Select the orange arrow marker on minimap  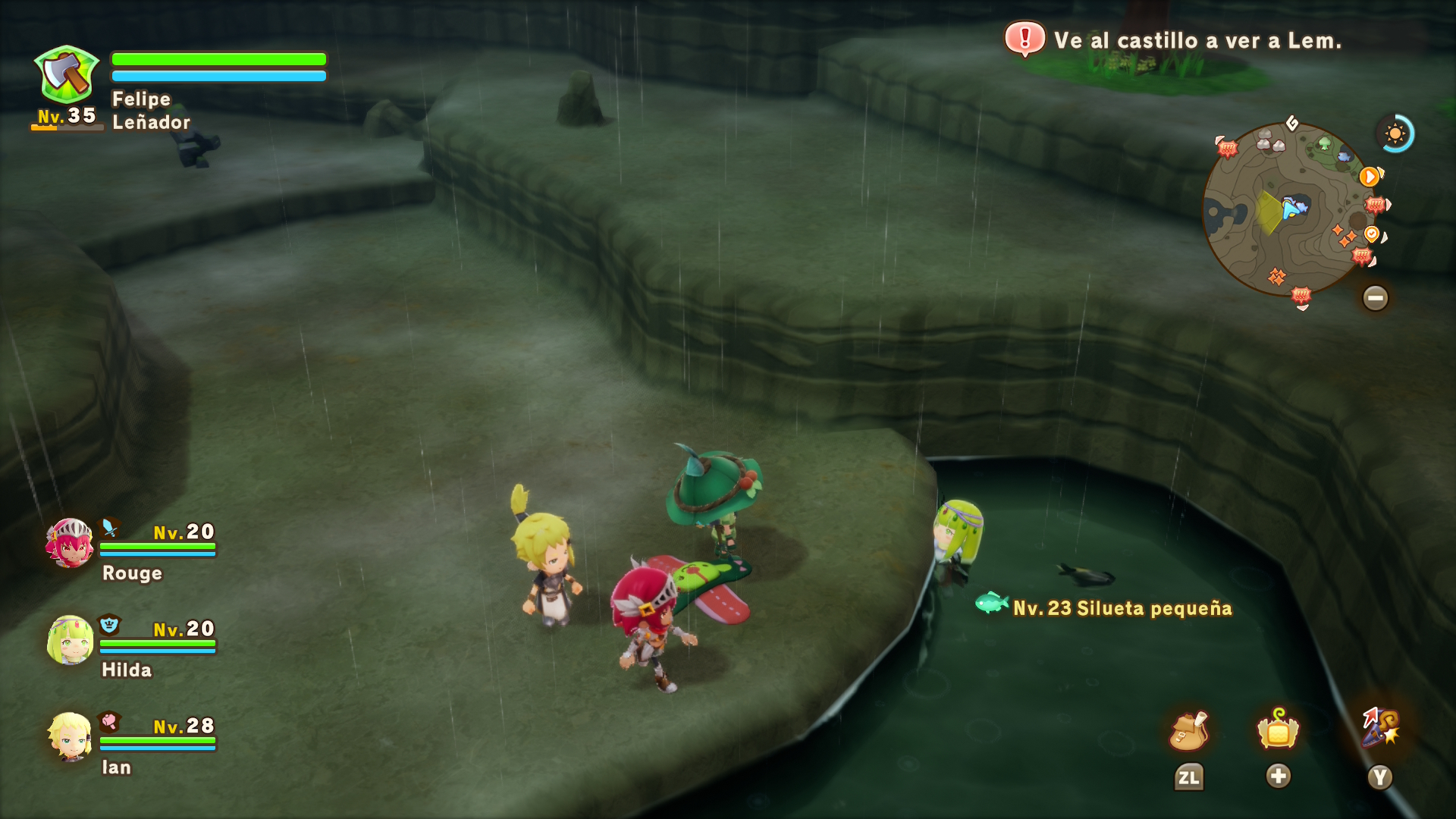[x=1369, y=177]
